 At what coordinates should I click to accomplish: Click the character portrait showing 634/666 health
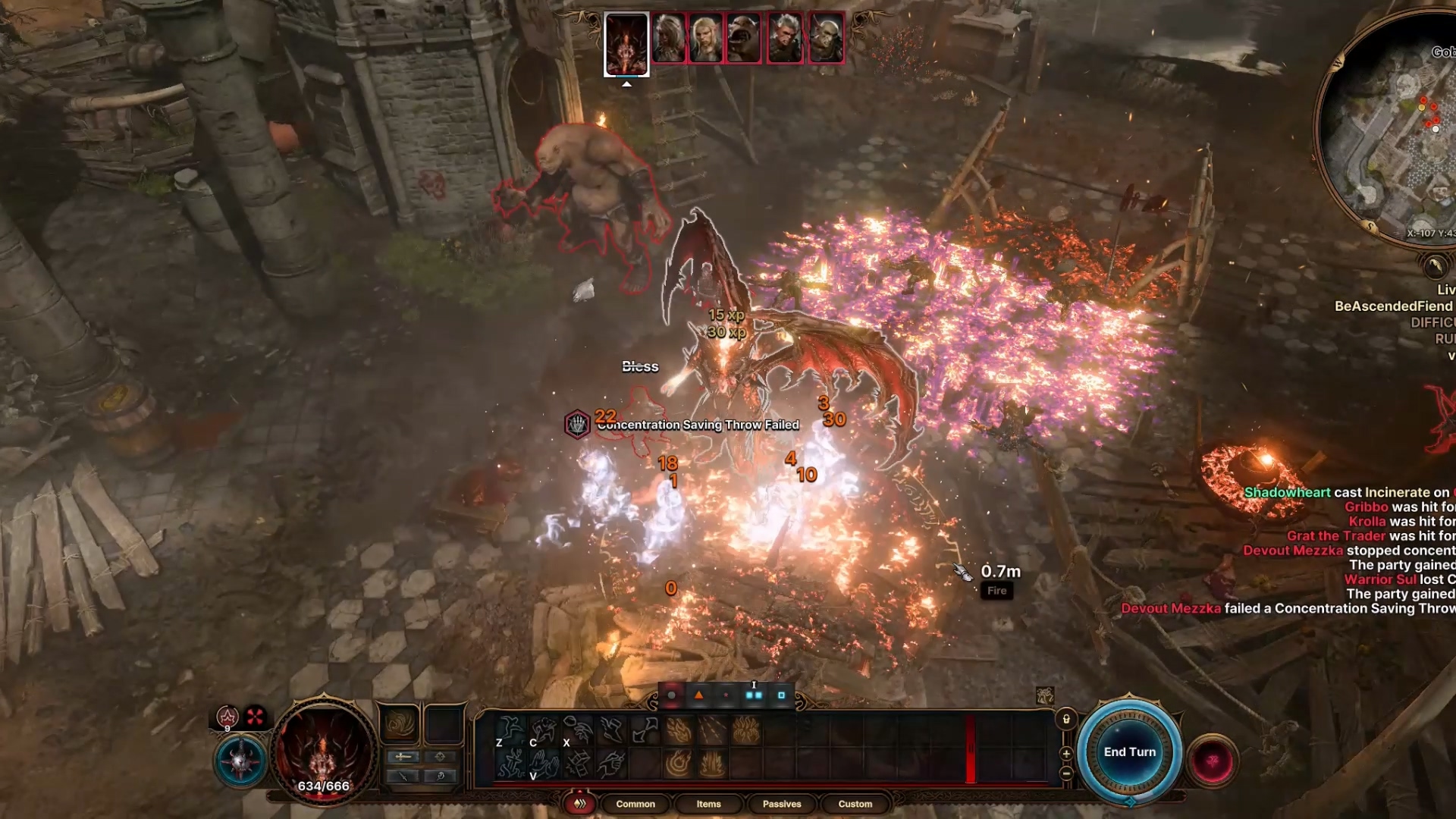(324, 751)
